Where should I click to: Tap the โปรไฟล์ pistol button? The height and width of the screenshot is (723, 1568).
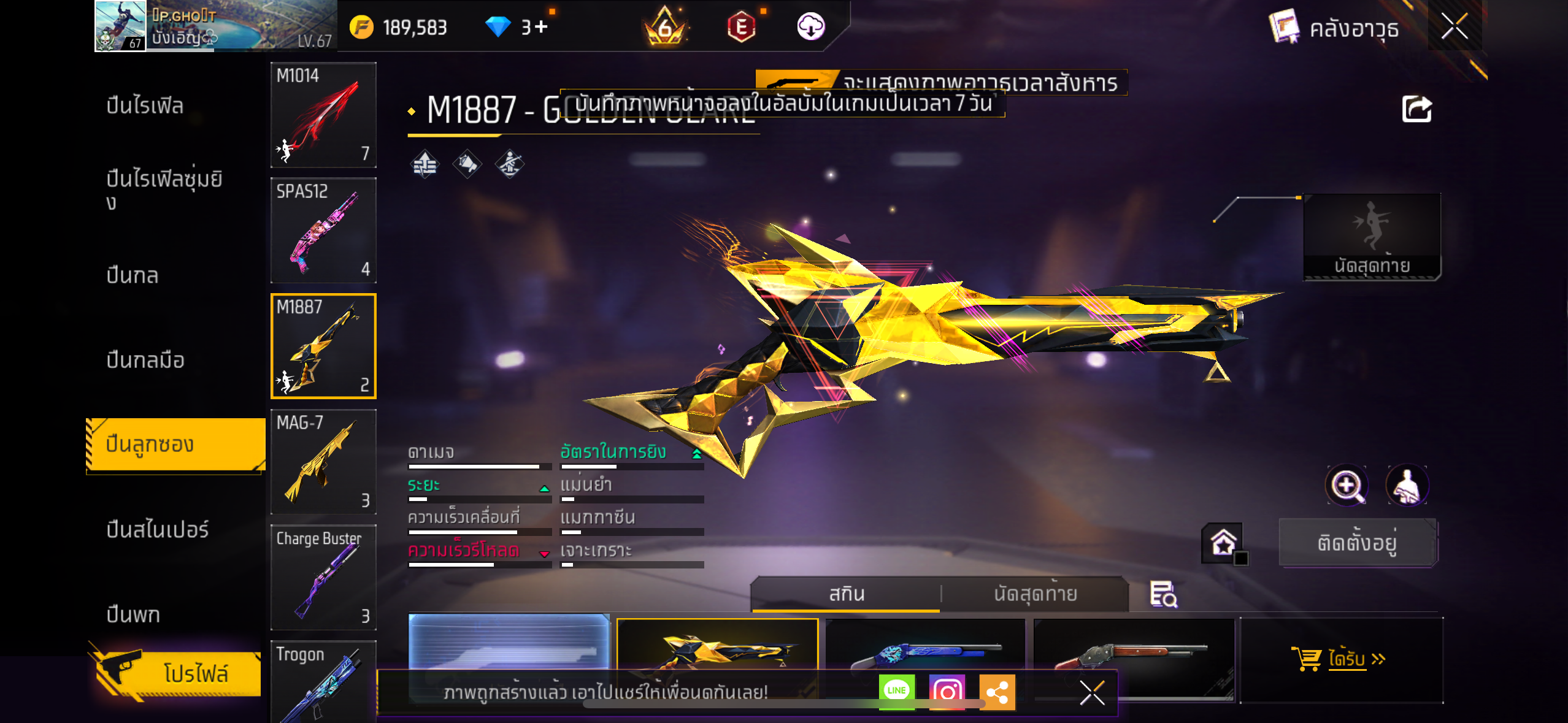click(178, 673)
